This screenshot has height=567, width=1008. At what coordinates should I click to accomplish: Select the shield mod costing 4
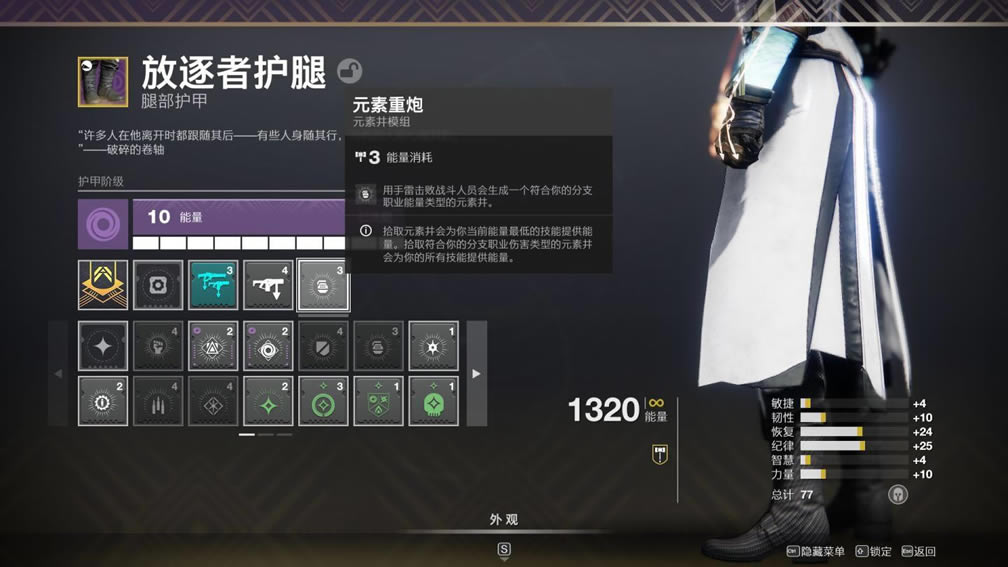323,346
